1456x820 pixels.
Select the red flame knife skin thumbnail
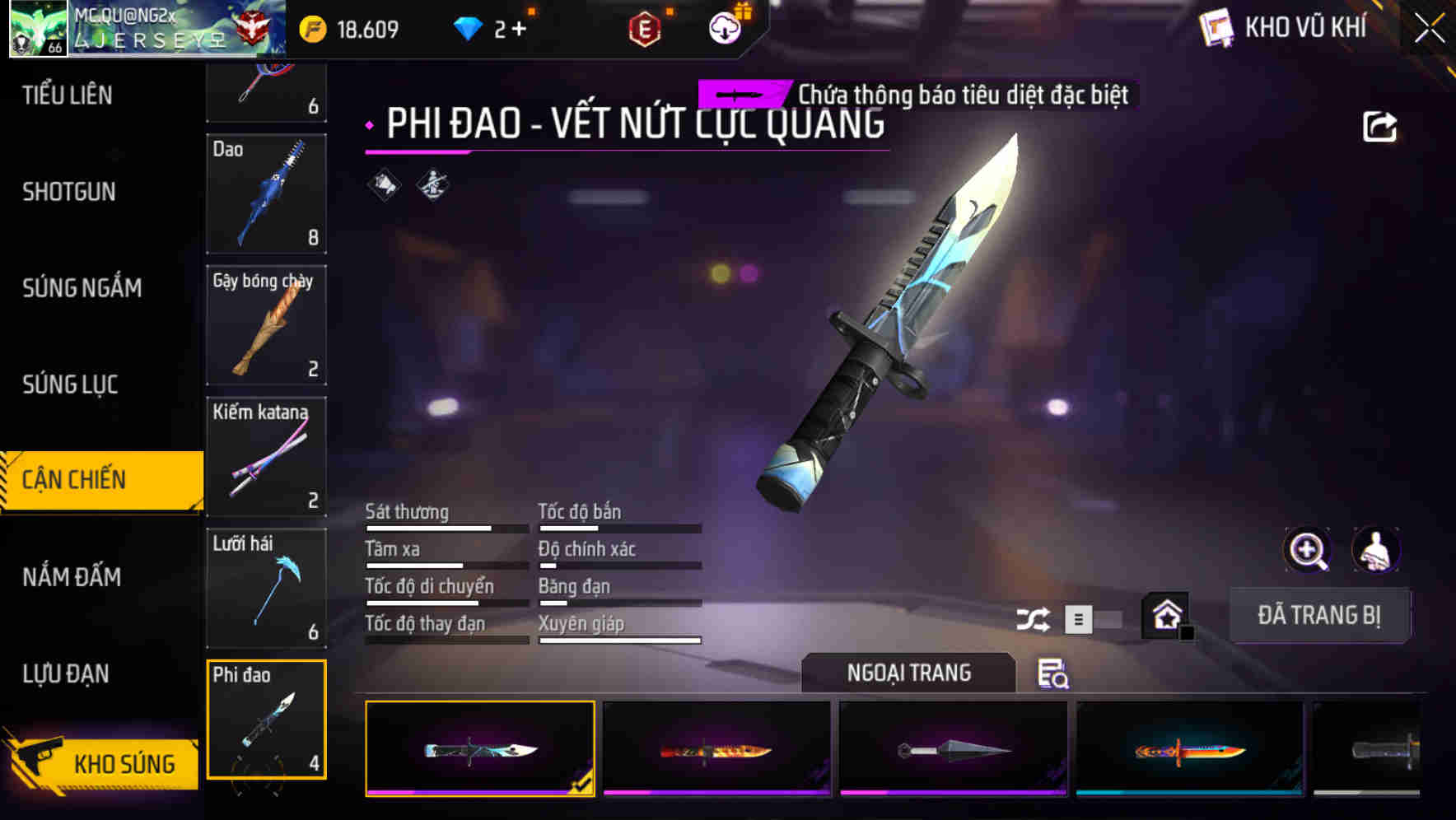(x=715, y=749)
